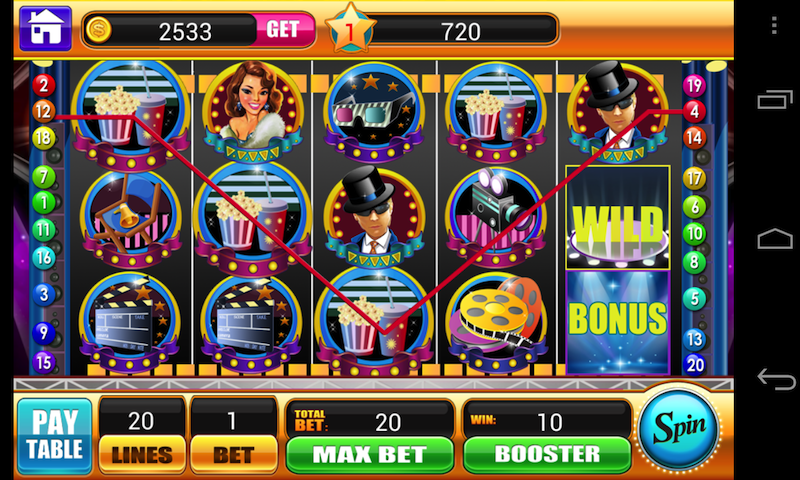This screenshot has height=480, width=800.
Task: Adjust the Bet amount
Action: click(233, 453)
